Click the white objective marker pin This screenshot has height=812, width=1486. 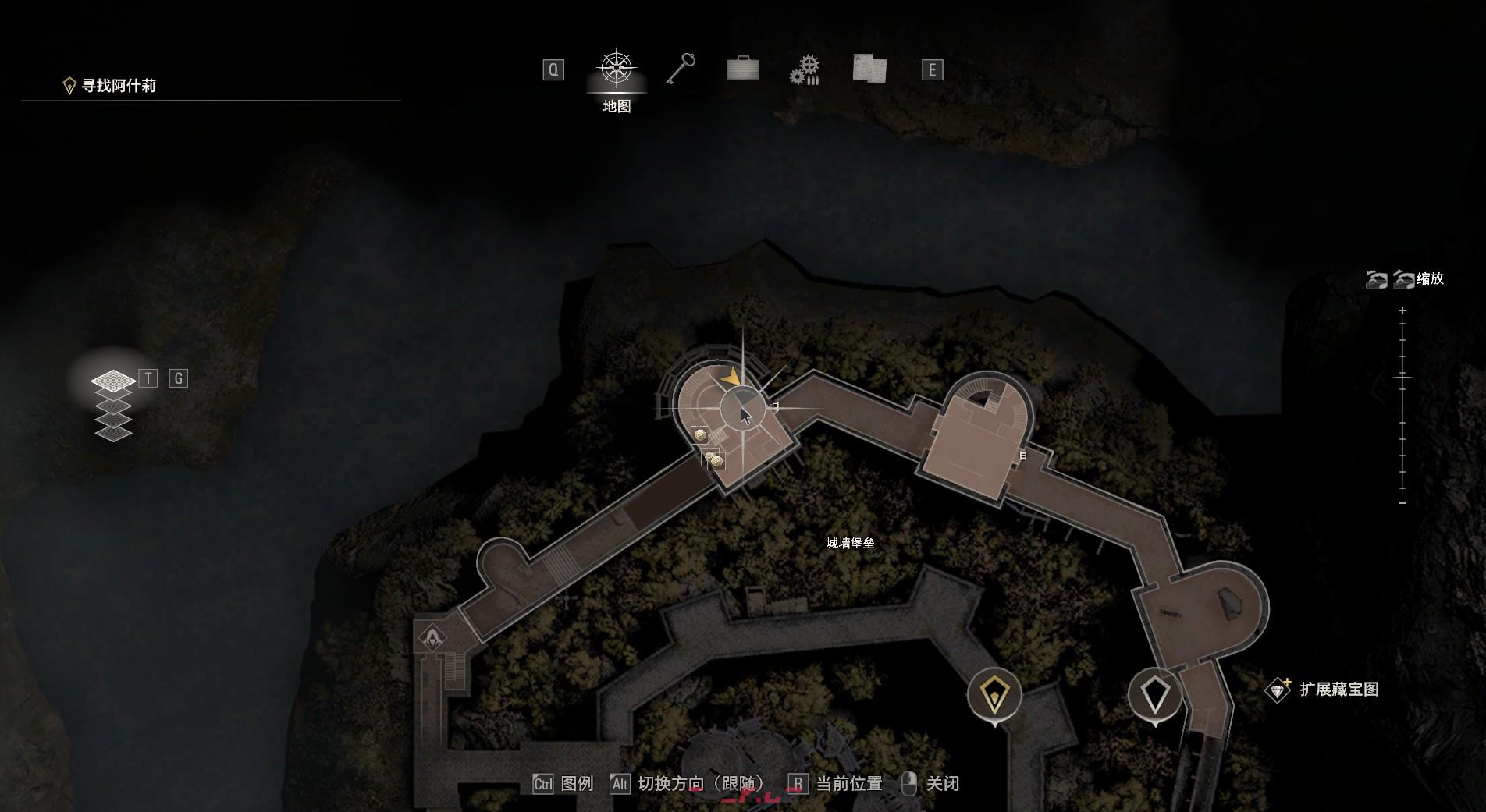coord(1155,693)
